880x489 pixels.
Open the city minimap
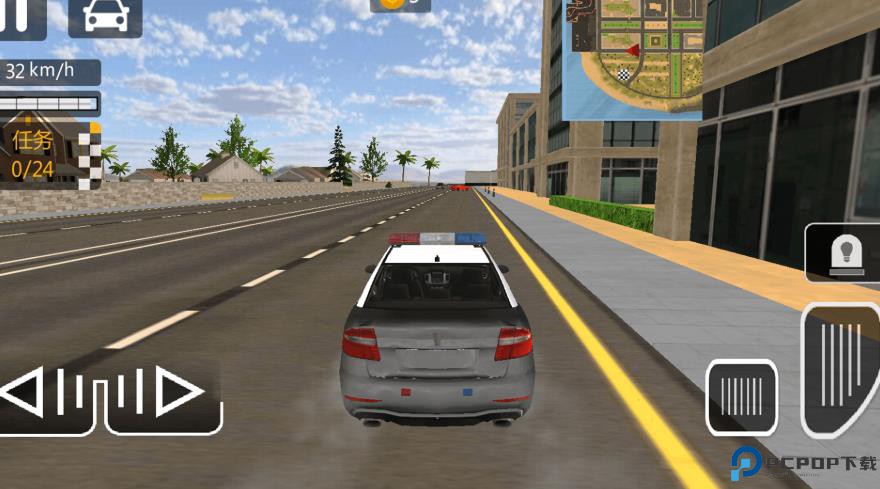[x=634, y=58]
